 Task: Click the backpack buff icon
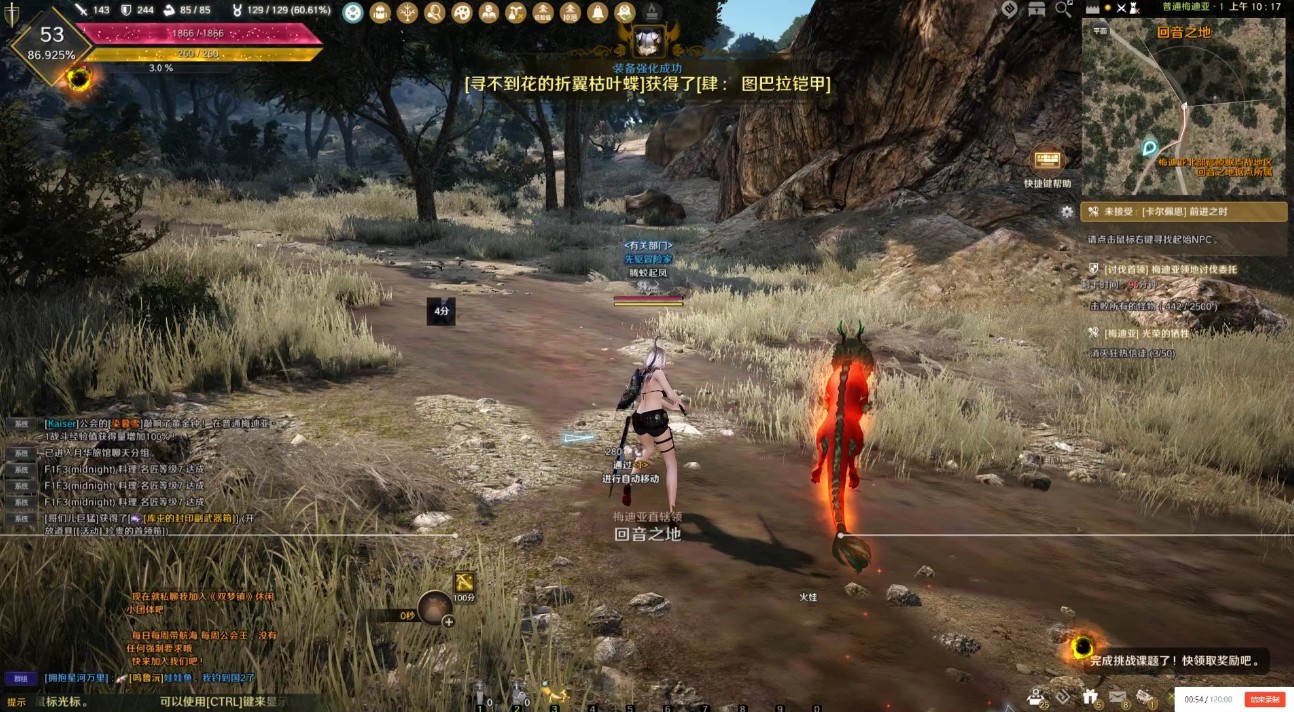[380, 13]
